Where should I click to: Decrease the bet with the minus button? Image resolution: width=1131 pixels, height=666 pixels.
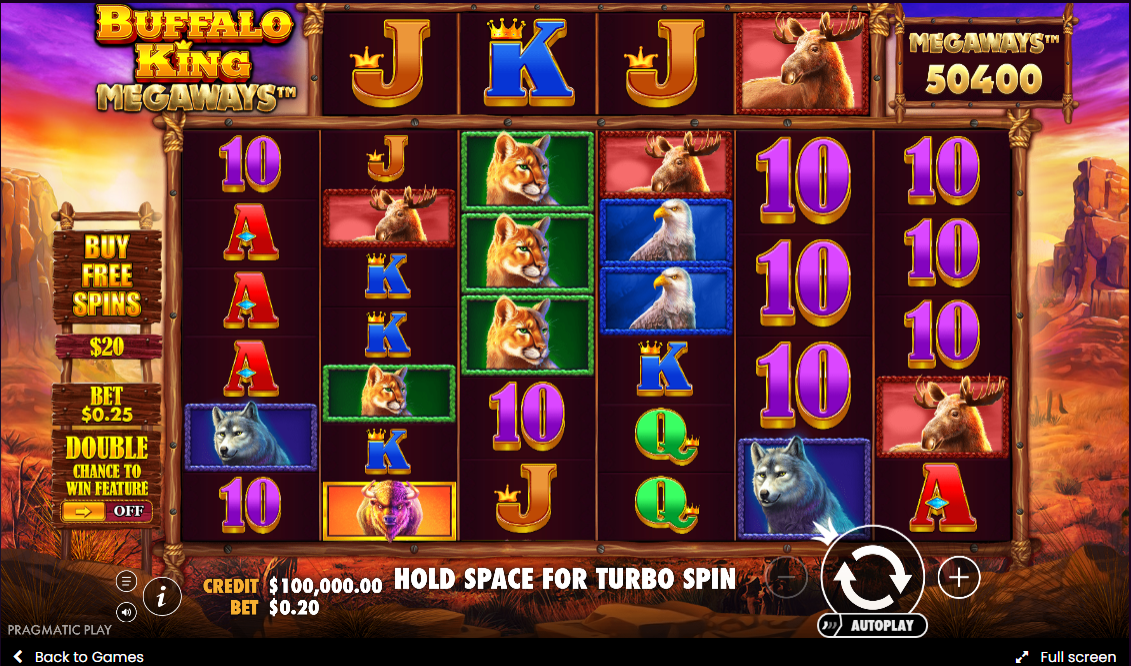[x=786, y=577]
